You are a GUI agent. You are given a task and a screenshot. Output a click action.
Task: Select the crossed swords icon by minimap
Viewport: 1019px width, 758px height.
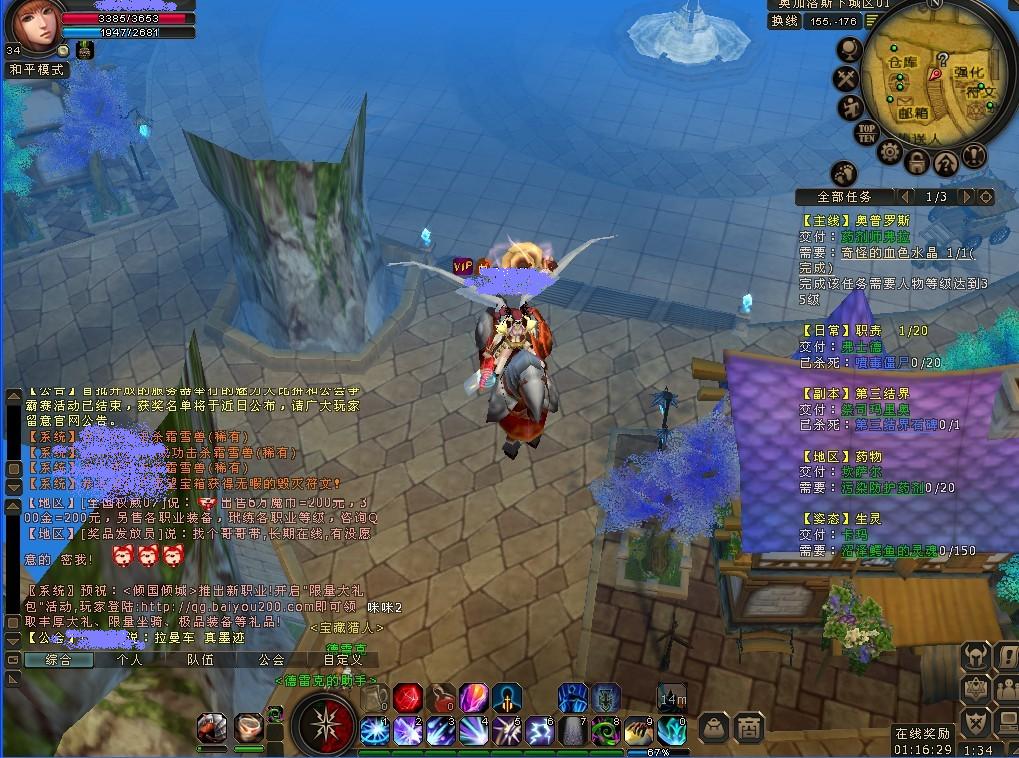click(847, 78)
